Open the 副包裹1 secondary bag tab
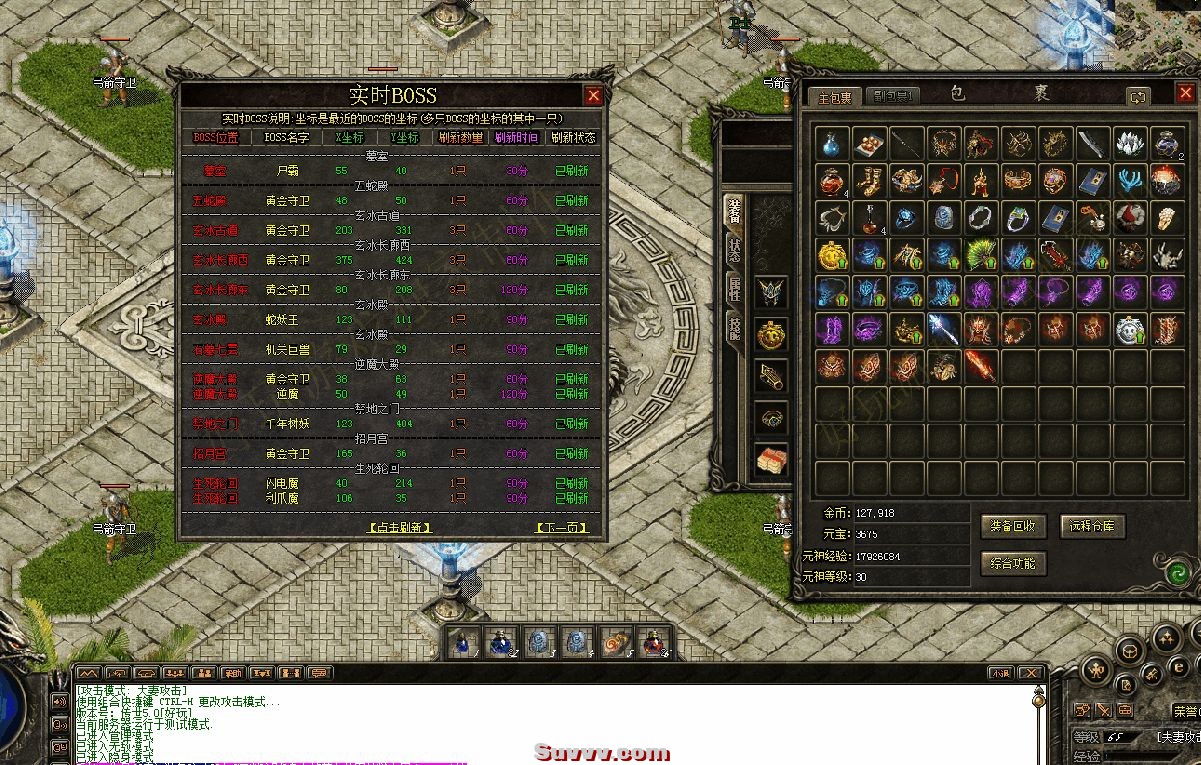The width and height of the screenshot is (1201, 765). click(890, 97)
